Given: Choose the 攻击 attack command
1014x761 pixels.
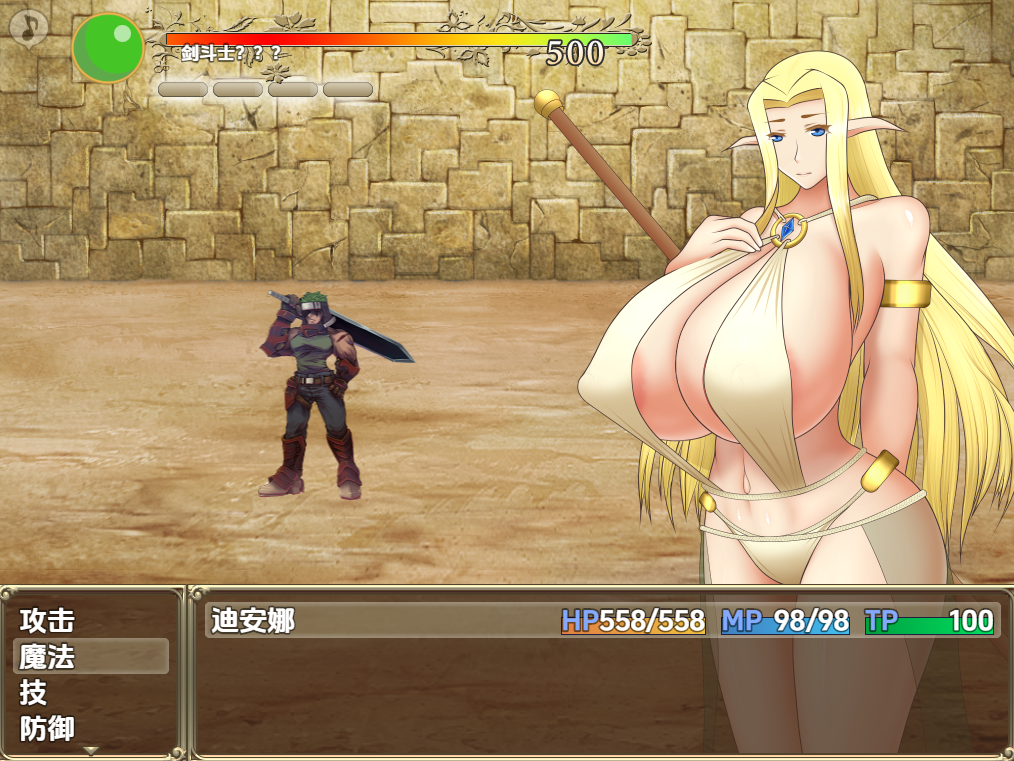Looking at the screenshot, I should pyautogui.click(x=48, y=621).
